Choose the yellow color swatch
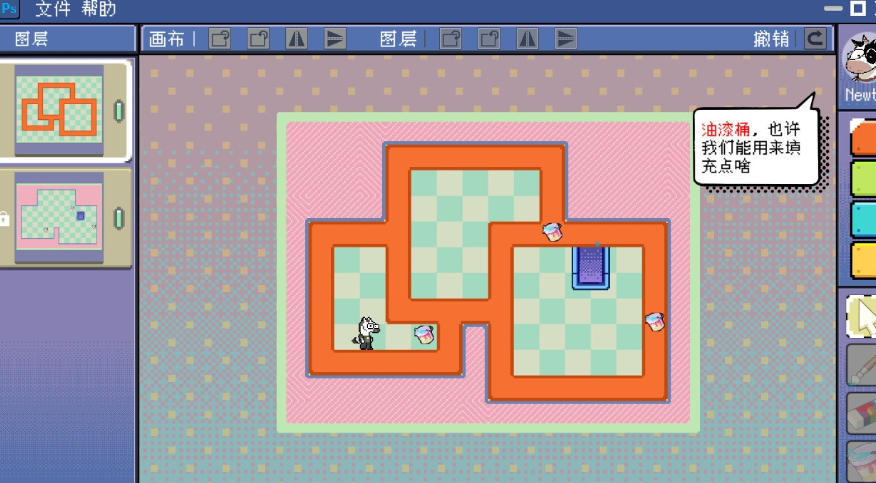The width and height of the screenshot is (876, 483). (862, 259)
